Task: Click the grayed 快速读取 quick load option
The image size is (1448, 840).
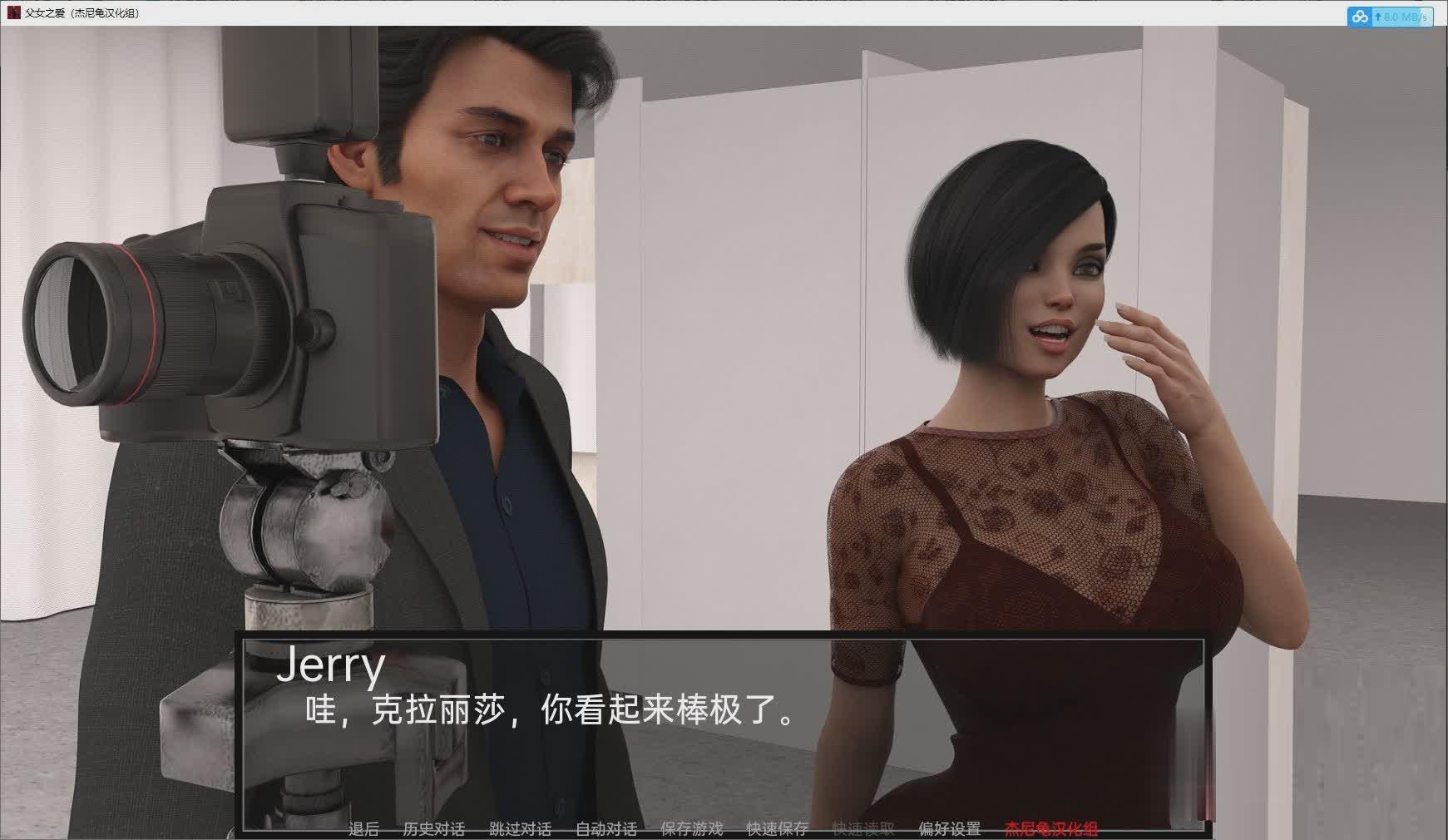Action: tap(862, 829)
